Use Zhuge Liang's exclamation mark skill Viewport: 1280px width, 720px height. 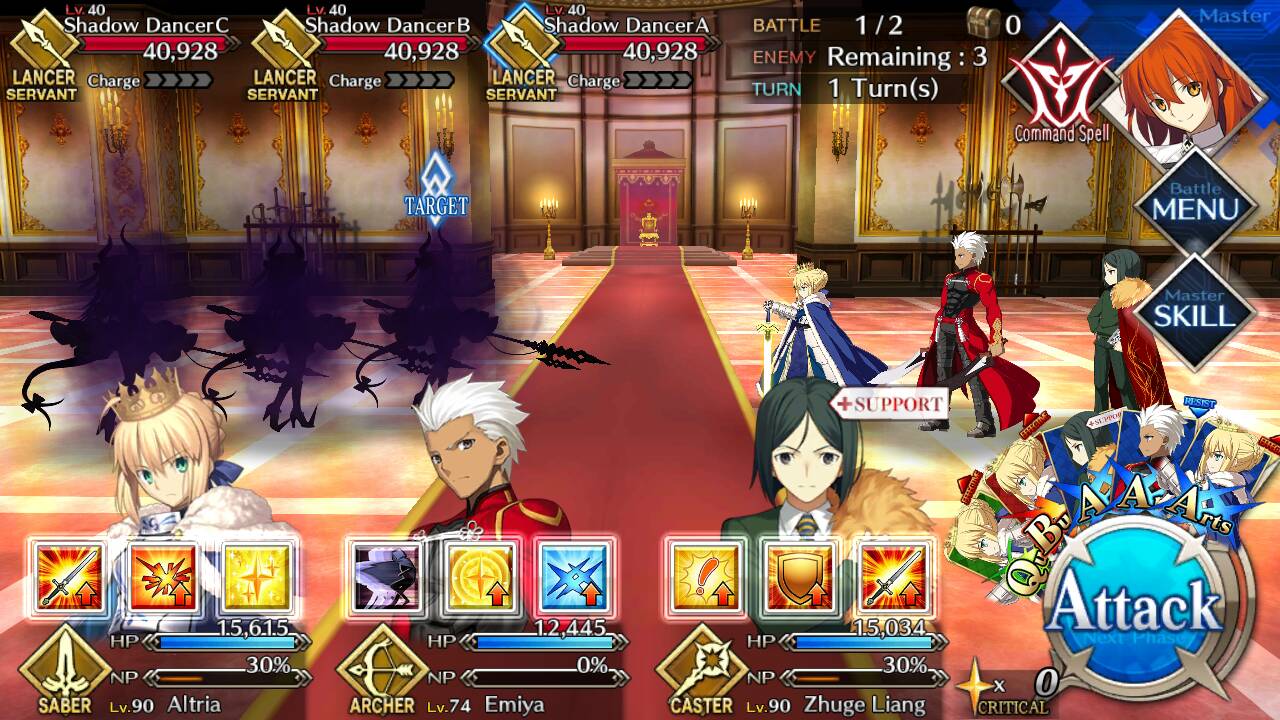706,576
